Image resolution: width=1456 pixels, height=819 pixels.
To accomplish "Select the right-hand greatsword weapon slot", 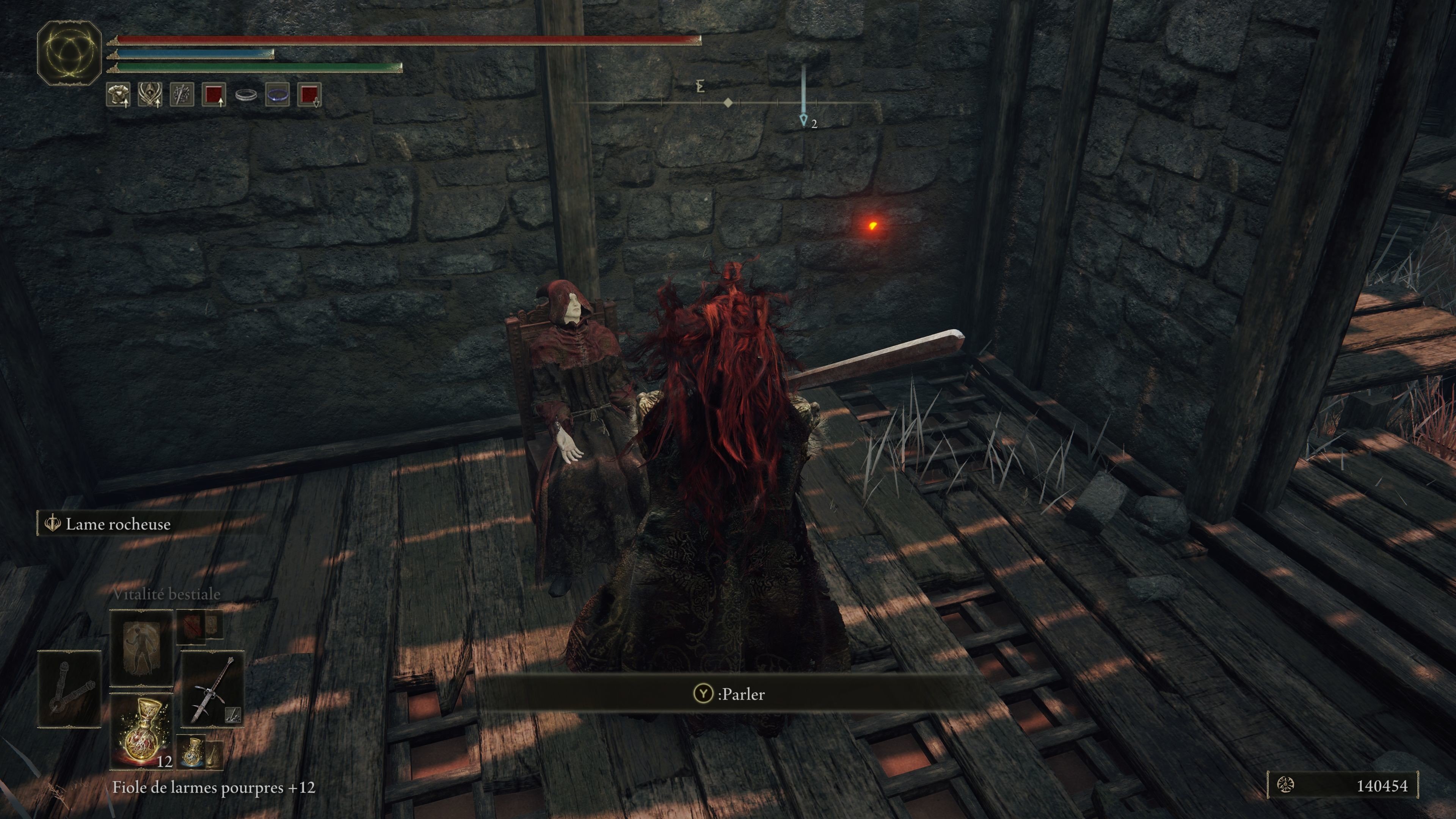I will coord(212,689).
